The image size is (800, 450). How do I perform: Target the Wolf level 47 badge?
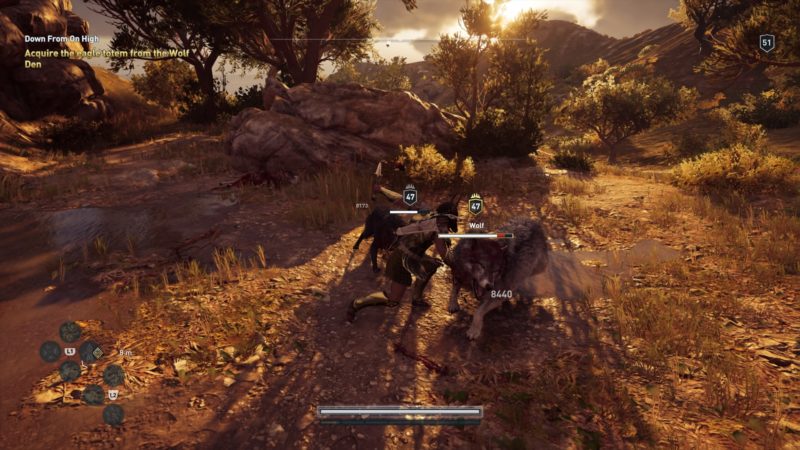coord(475,206)
